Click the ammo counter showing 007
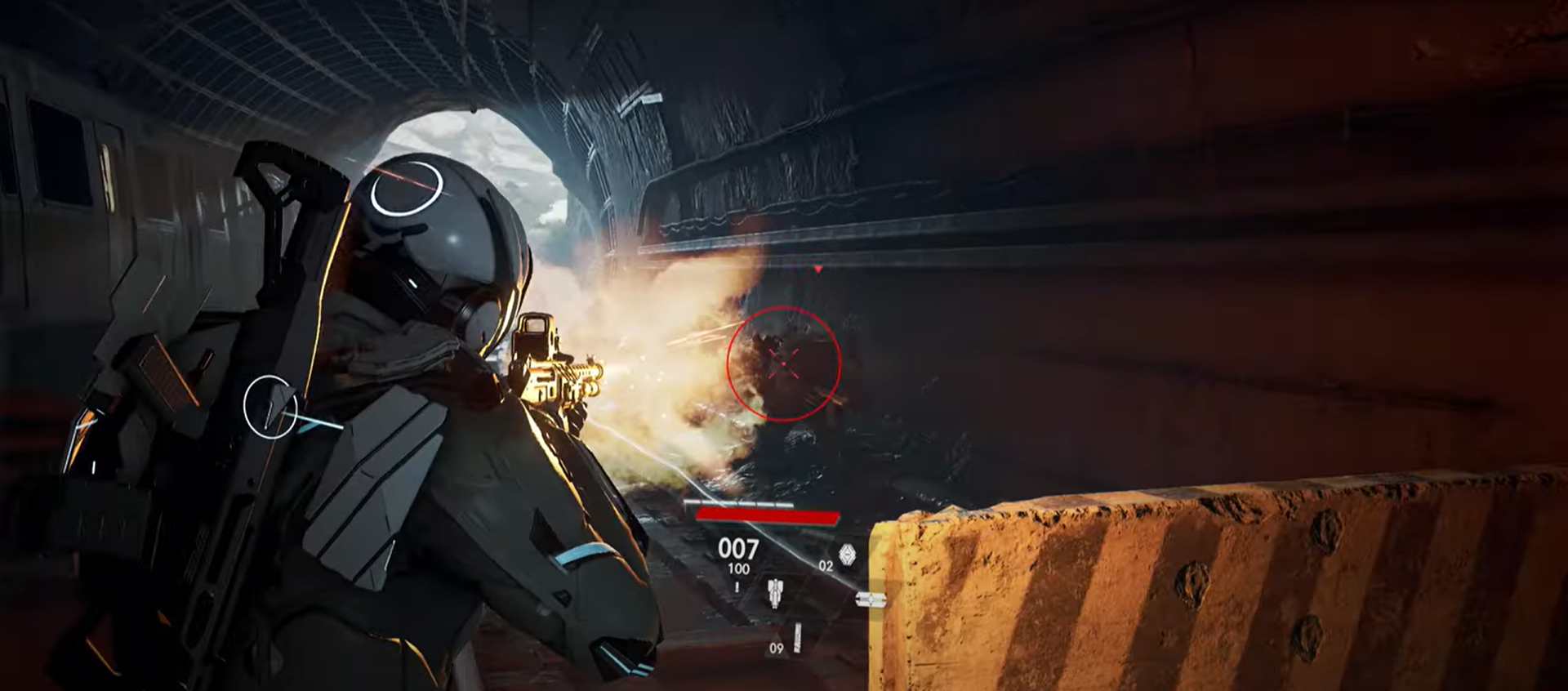 click(738, 549)
